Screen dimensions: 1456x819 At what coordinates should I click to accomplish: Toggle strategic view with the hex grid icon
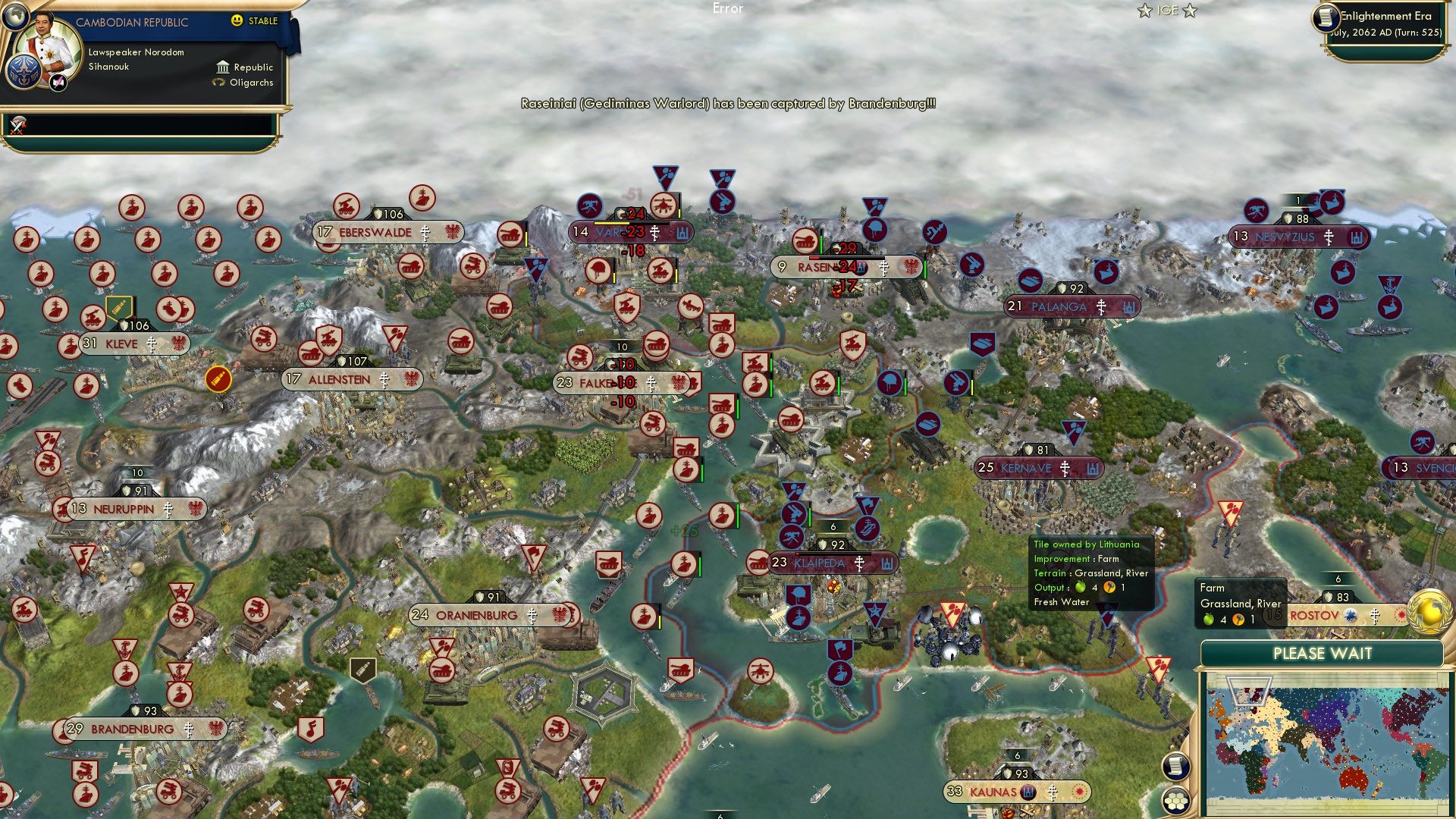(1176, 799)
